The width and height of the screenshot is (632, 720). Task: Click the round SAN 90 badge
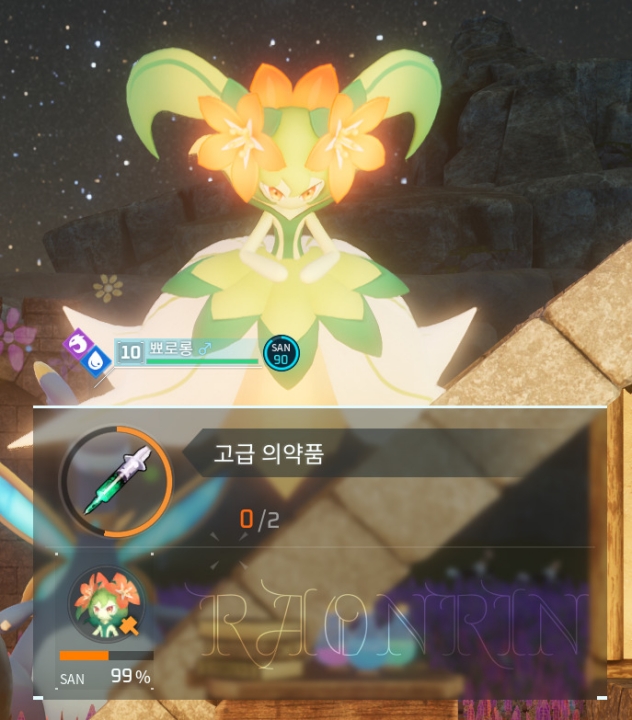[281, 352]
